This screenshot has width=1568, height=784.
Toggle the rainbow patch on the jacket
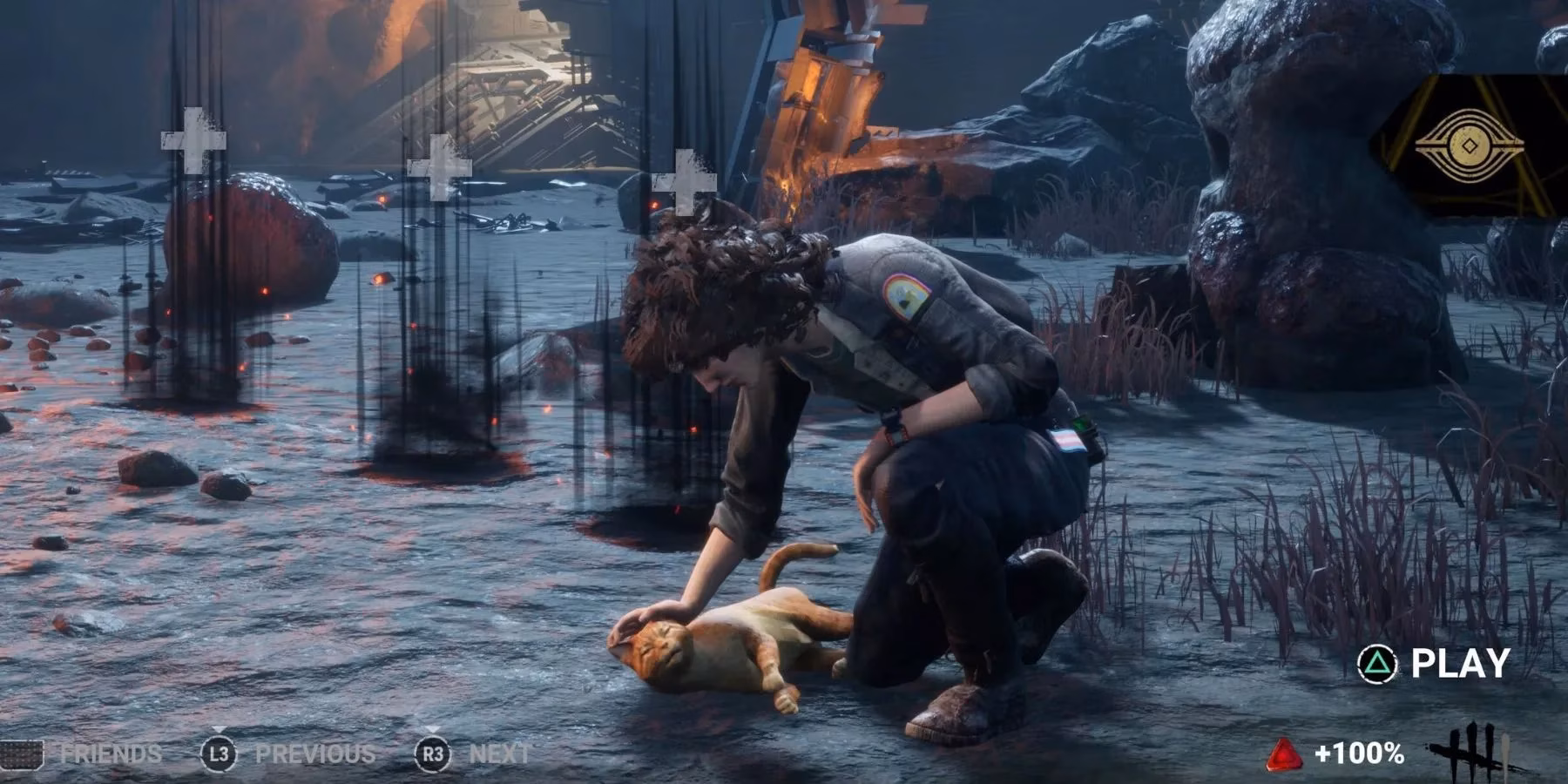[x=906, y=297]
